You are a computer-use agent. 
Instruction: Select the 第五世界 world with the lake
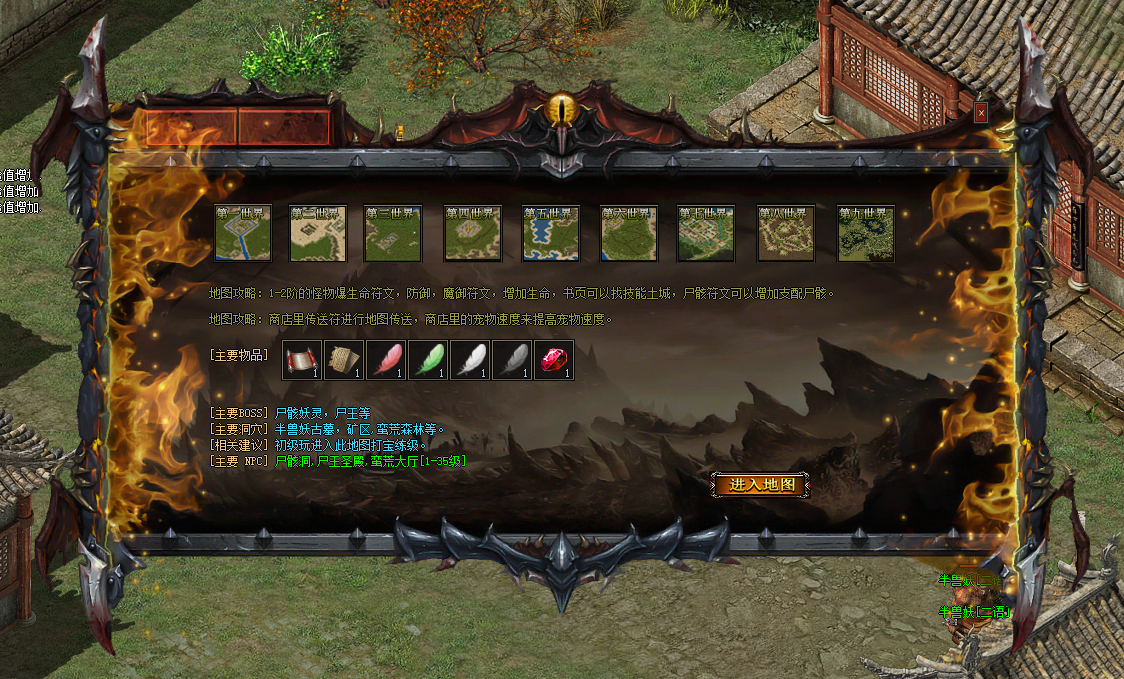(550, 233)
